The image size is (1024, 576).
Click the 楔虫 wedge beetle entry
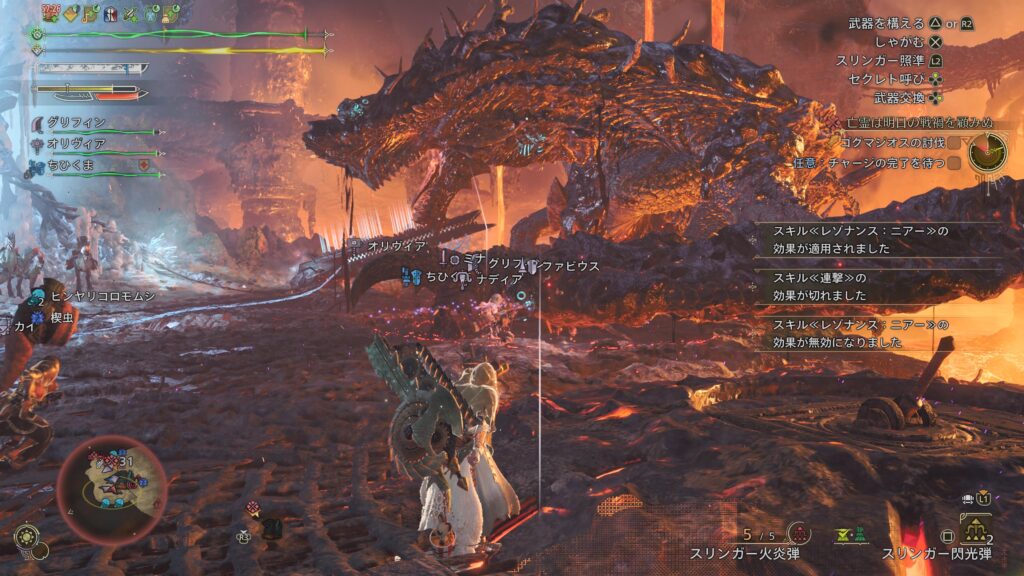[x=58, y=317]
